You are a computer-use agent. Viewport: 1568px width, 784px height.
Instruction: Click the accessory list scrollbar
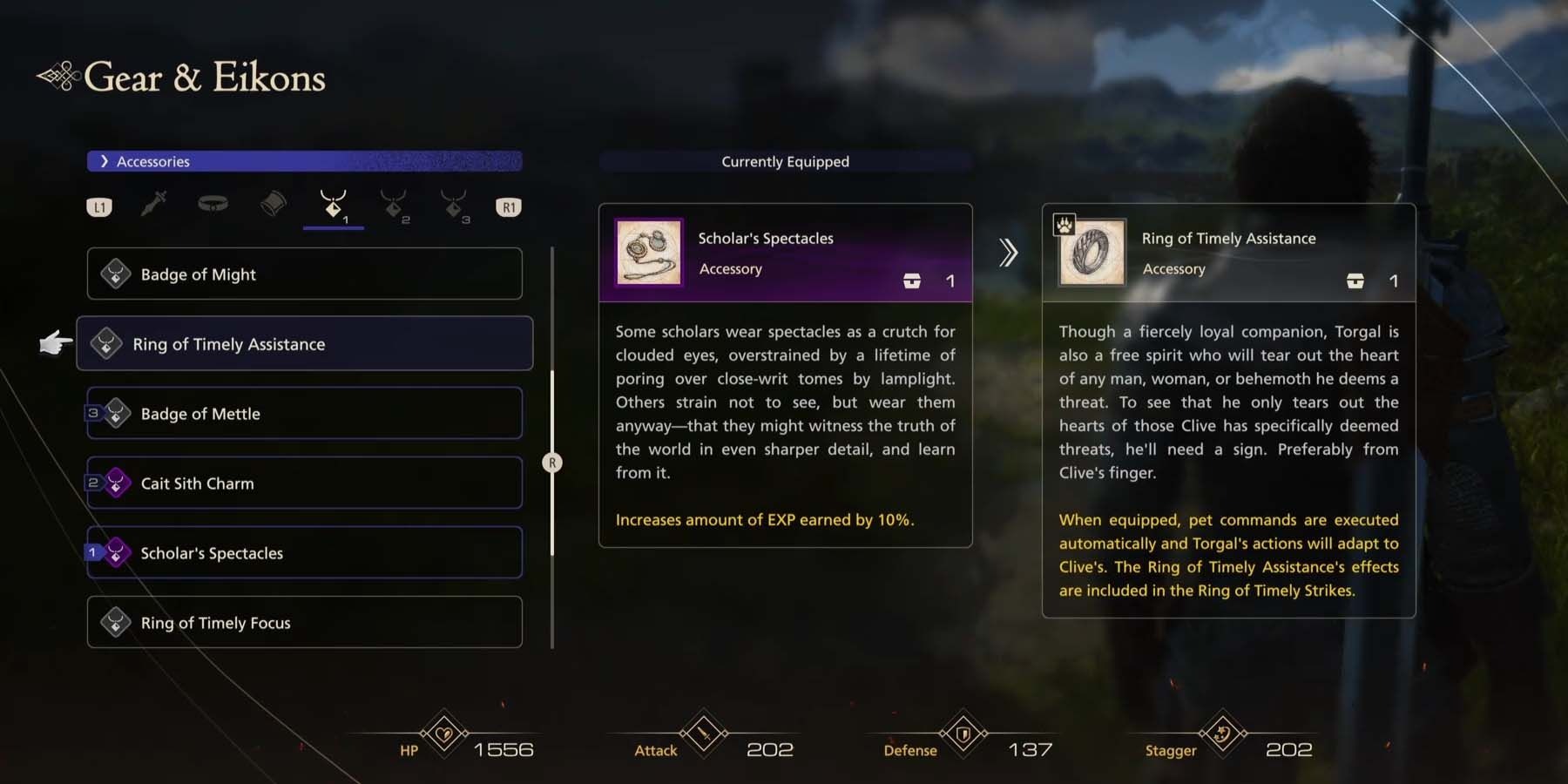552,463
